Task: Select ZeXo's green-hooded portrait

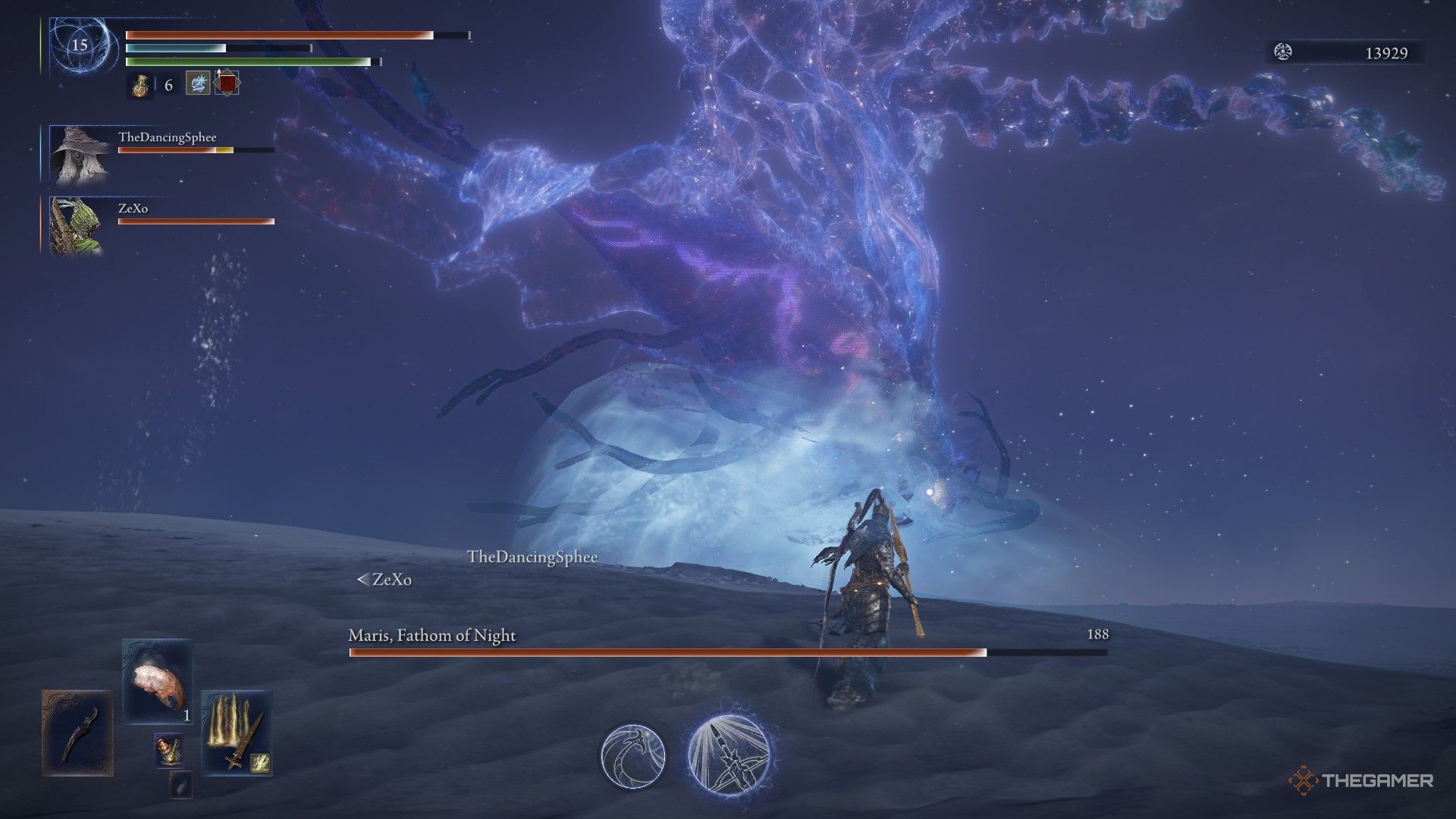Action: click(76, 225)
